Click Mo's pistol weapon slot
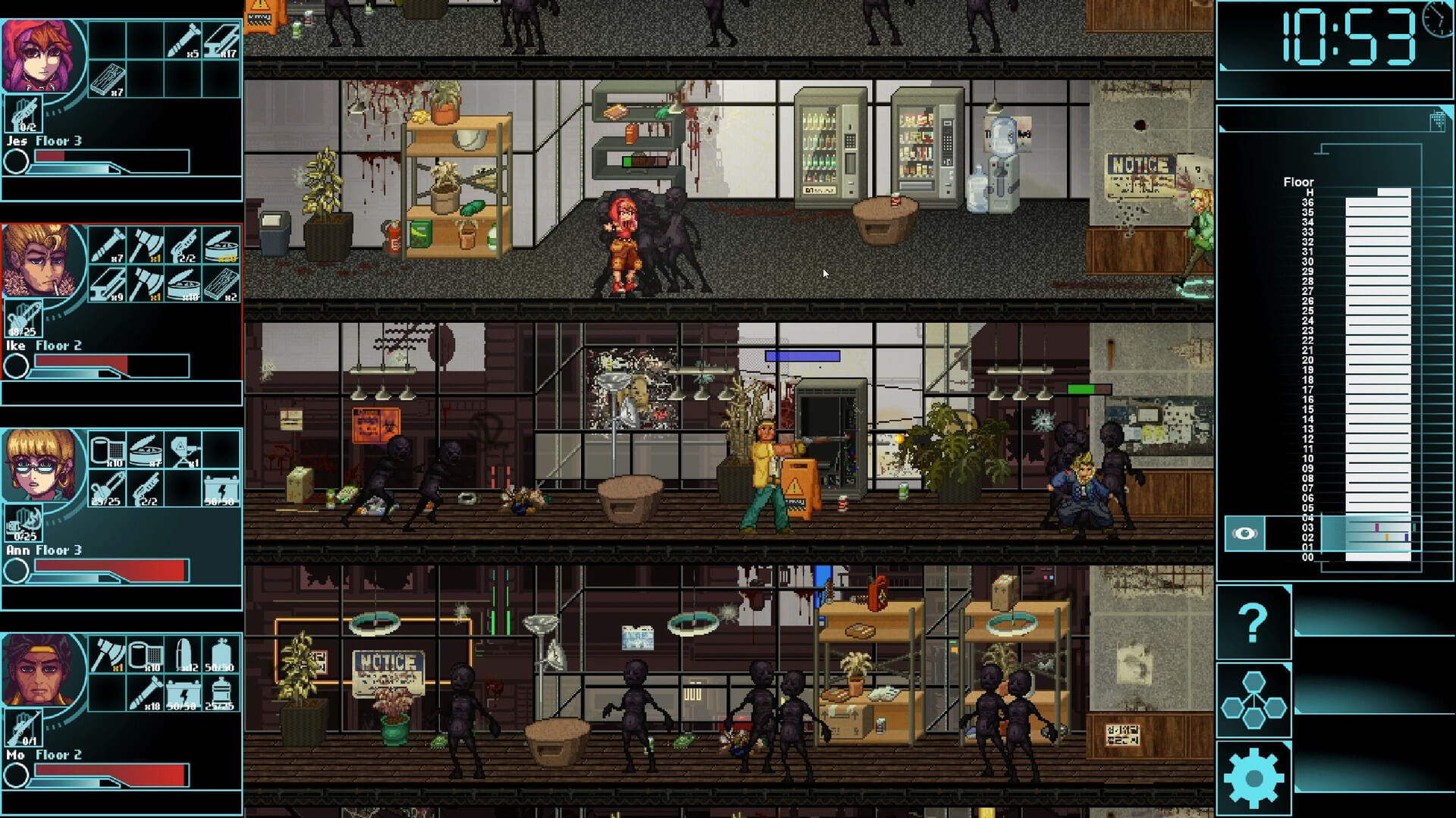The width and height of the screenshot is (1456, 818). (x=23, y=727)
